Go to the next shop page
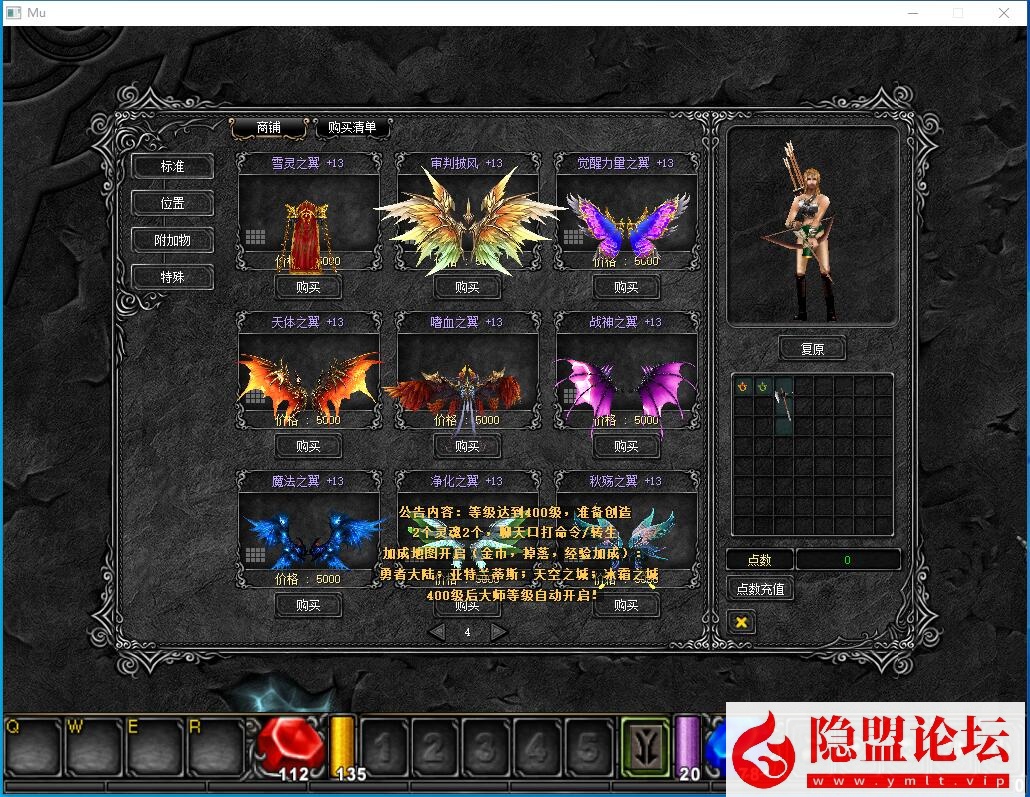The image size is (1030, 797). [498, 632]
